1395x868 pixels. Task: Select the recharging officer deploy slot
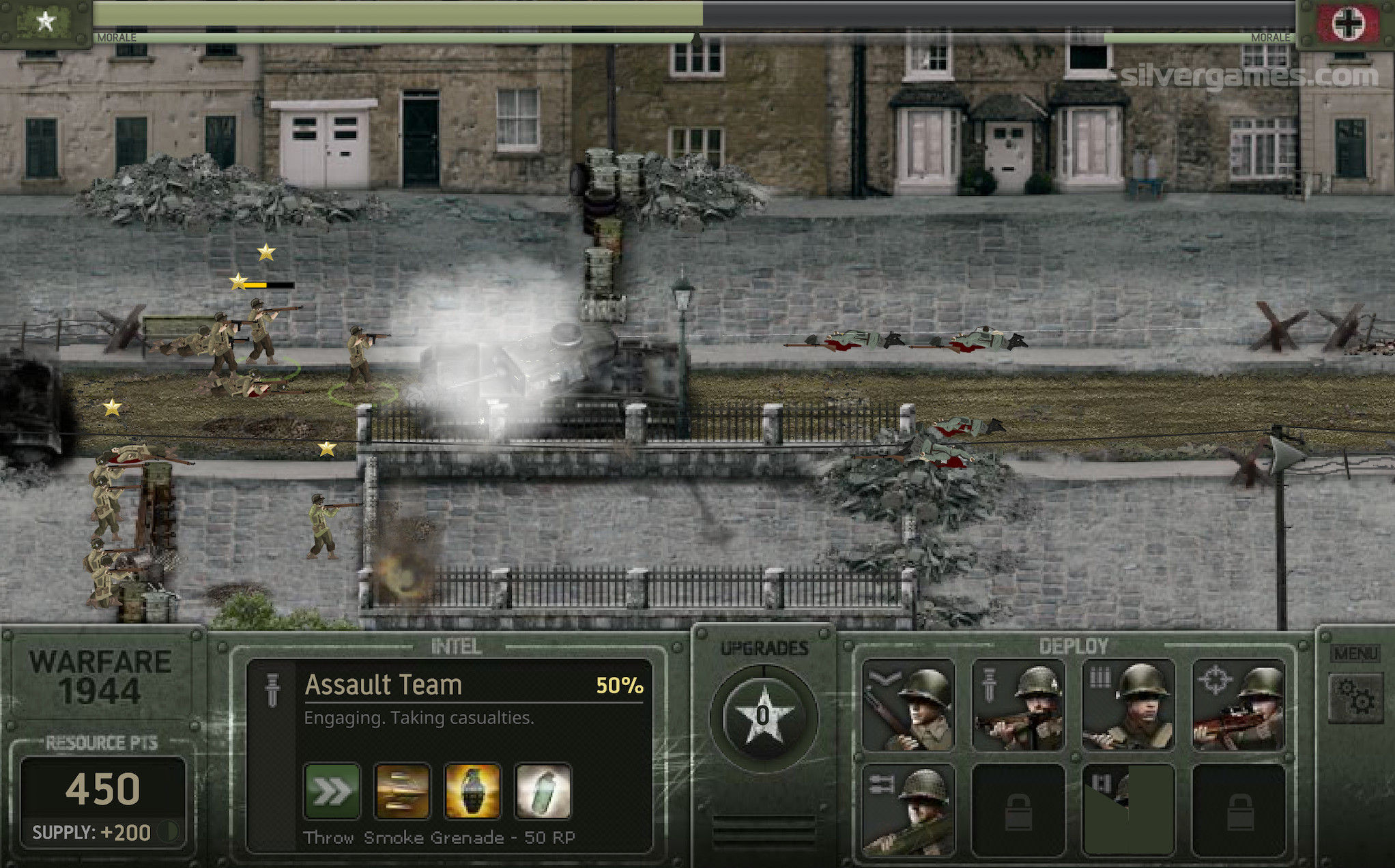(1128, 810)
